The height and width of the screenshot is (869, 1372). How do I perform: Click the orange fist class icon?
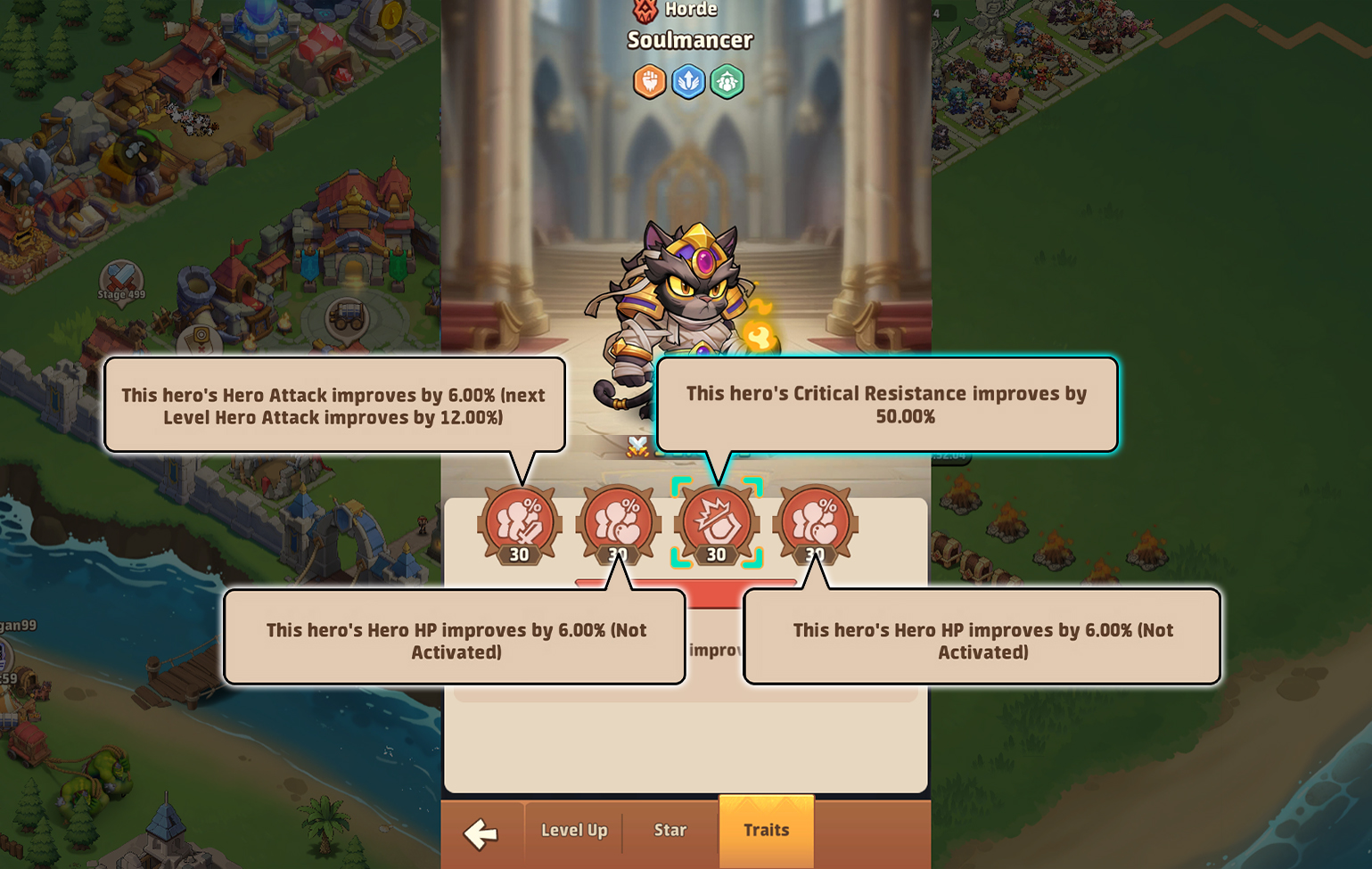(x=649, y=81)
